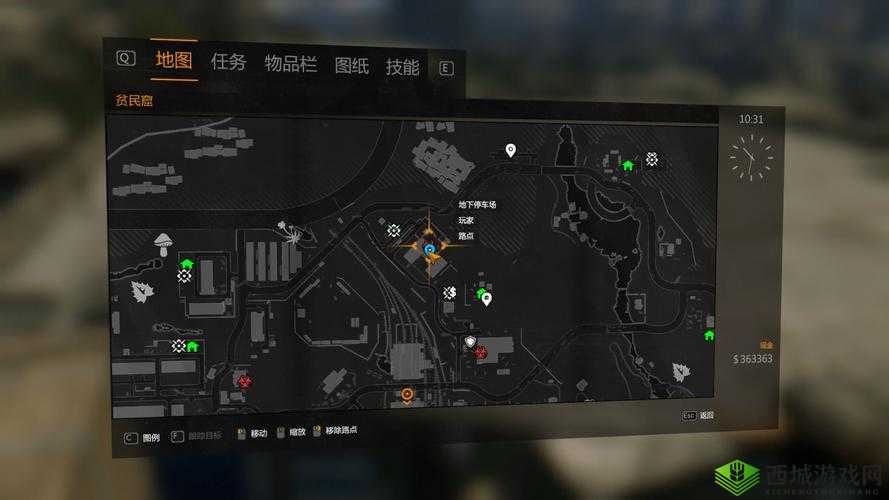Image resolution: width=889 pixels, height=500 pixels.
Task: Select the 图纸 blueprints tab
Action: pyautogui.click(x=351, y=66)
